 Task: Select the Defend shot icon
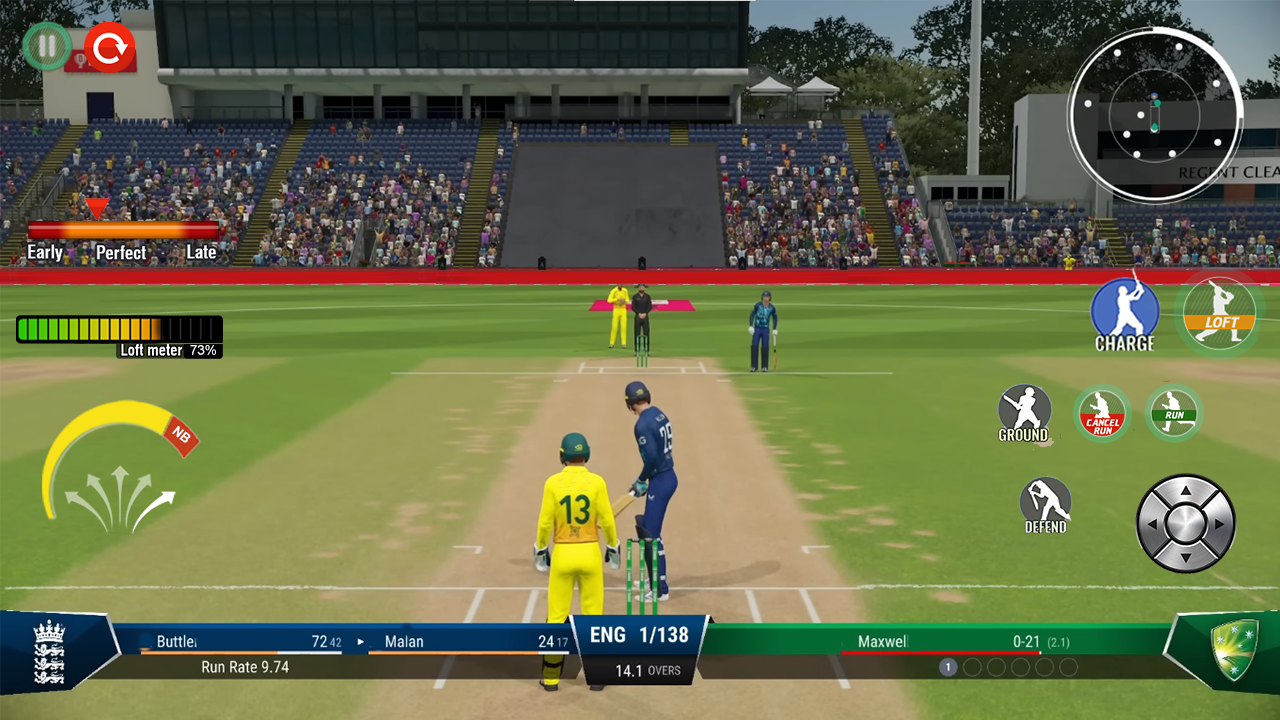click(x=1044, y=505)
